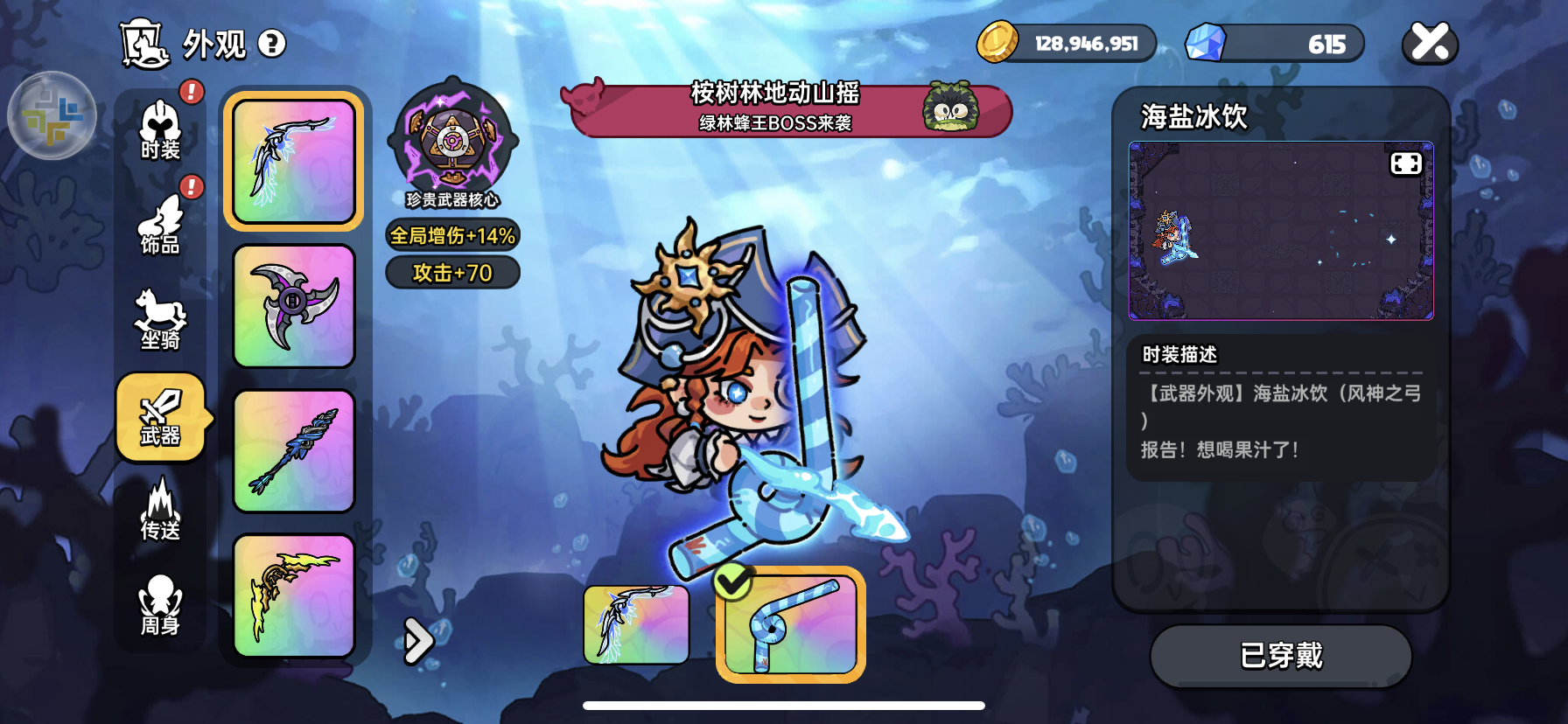Switch to the 饰品 accessories tab
Image resolution: width=1568 pixels, height=724 pixels.
[160, 226]
